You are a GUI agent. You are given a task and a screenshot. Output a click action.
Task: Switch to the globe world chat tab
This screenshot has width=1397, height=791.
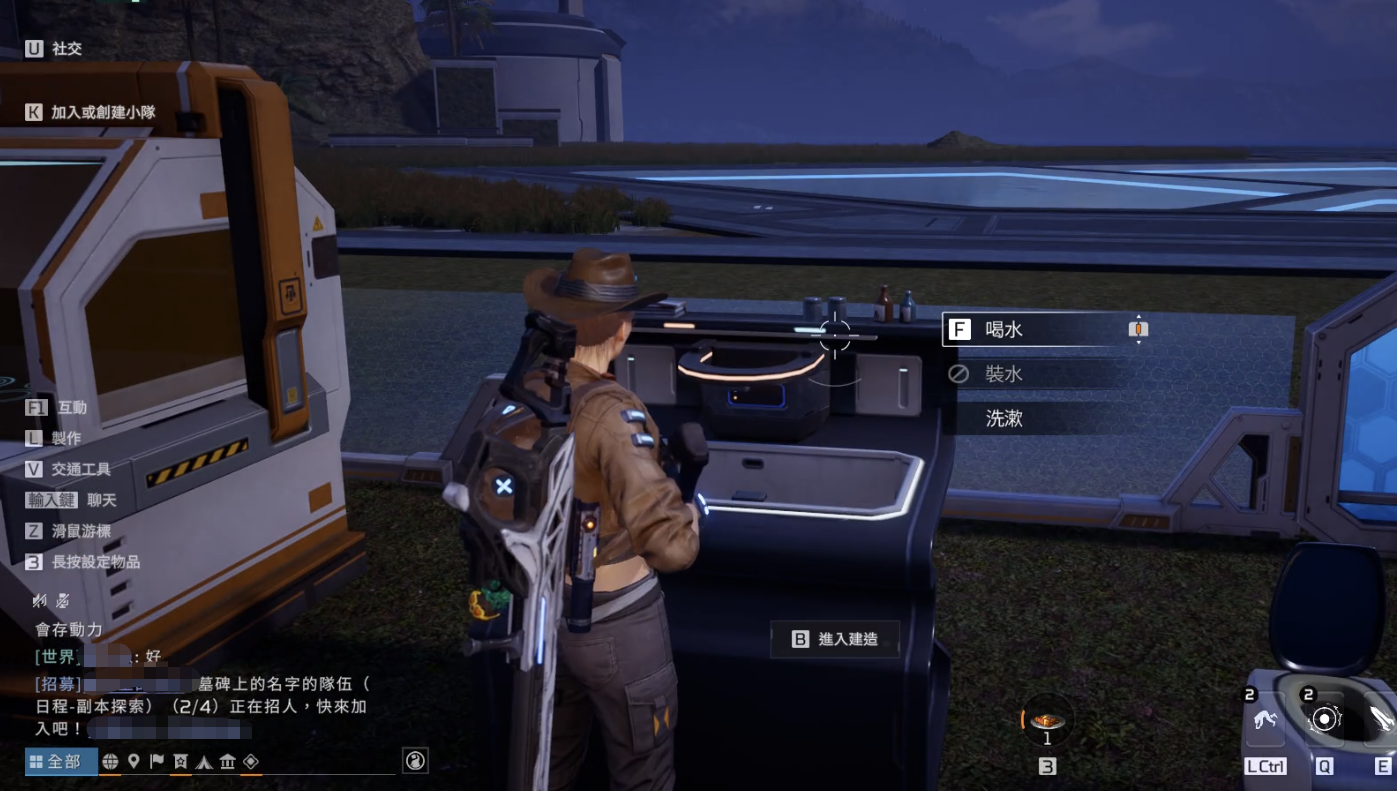click(x=110, y=762)
